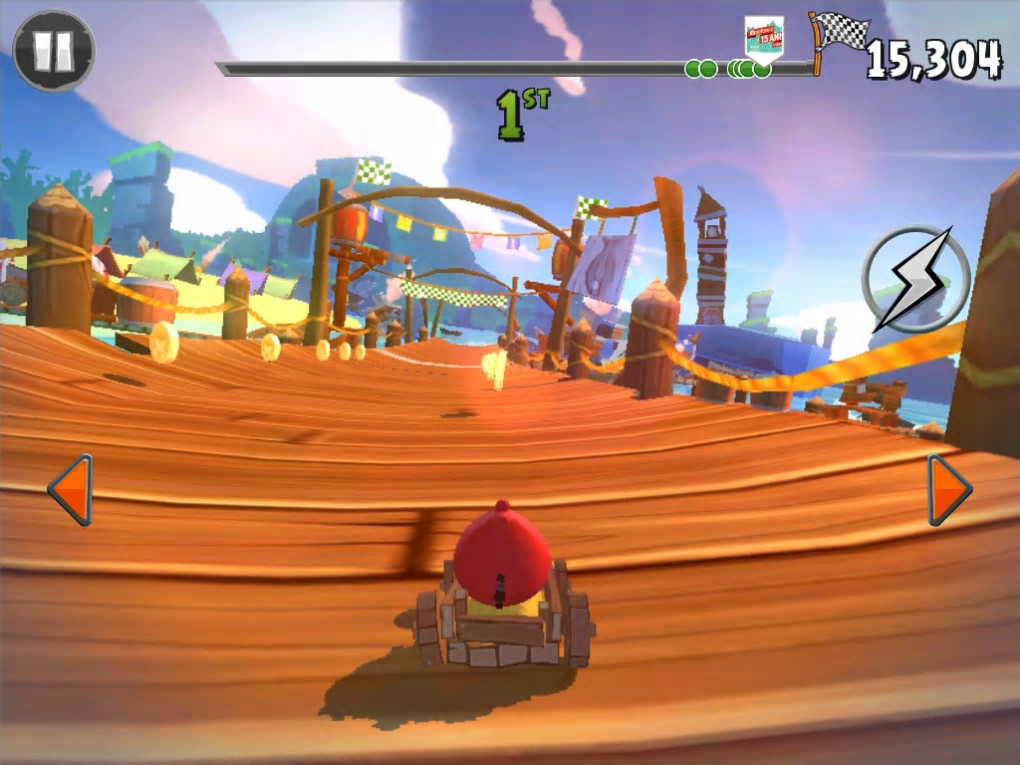Activate the lightning bolt power-up

[x=916, y=279]
